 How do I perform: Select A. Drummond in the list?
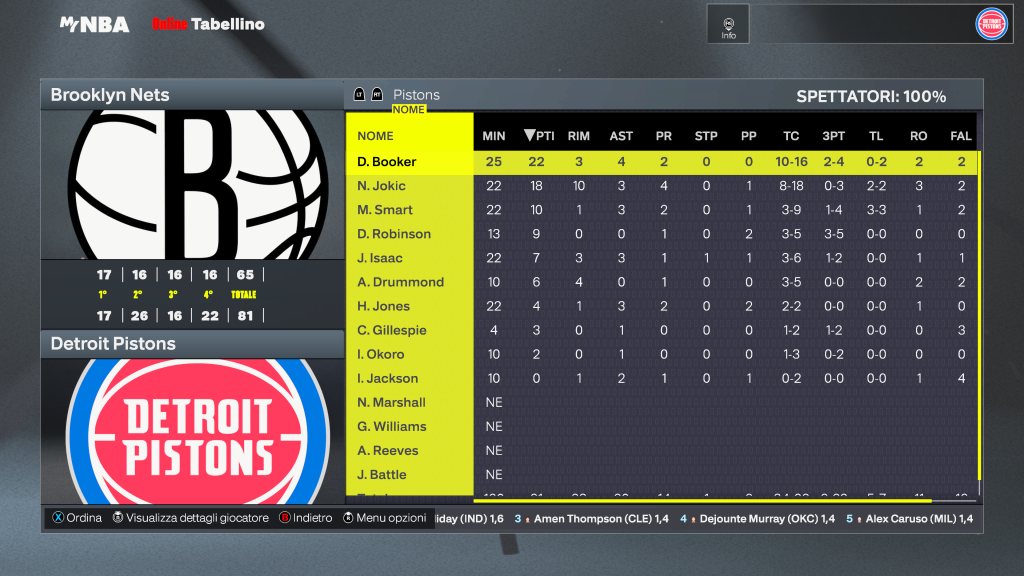point(400,282)
